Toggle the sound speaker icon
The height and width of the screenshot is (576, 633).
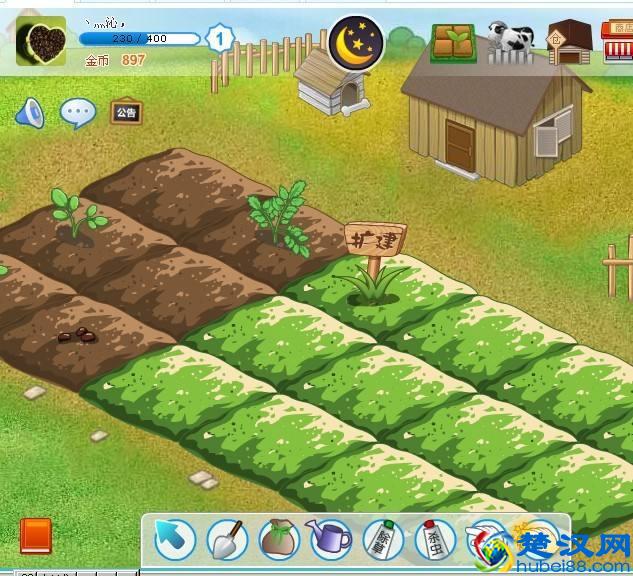29,114
